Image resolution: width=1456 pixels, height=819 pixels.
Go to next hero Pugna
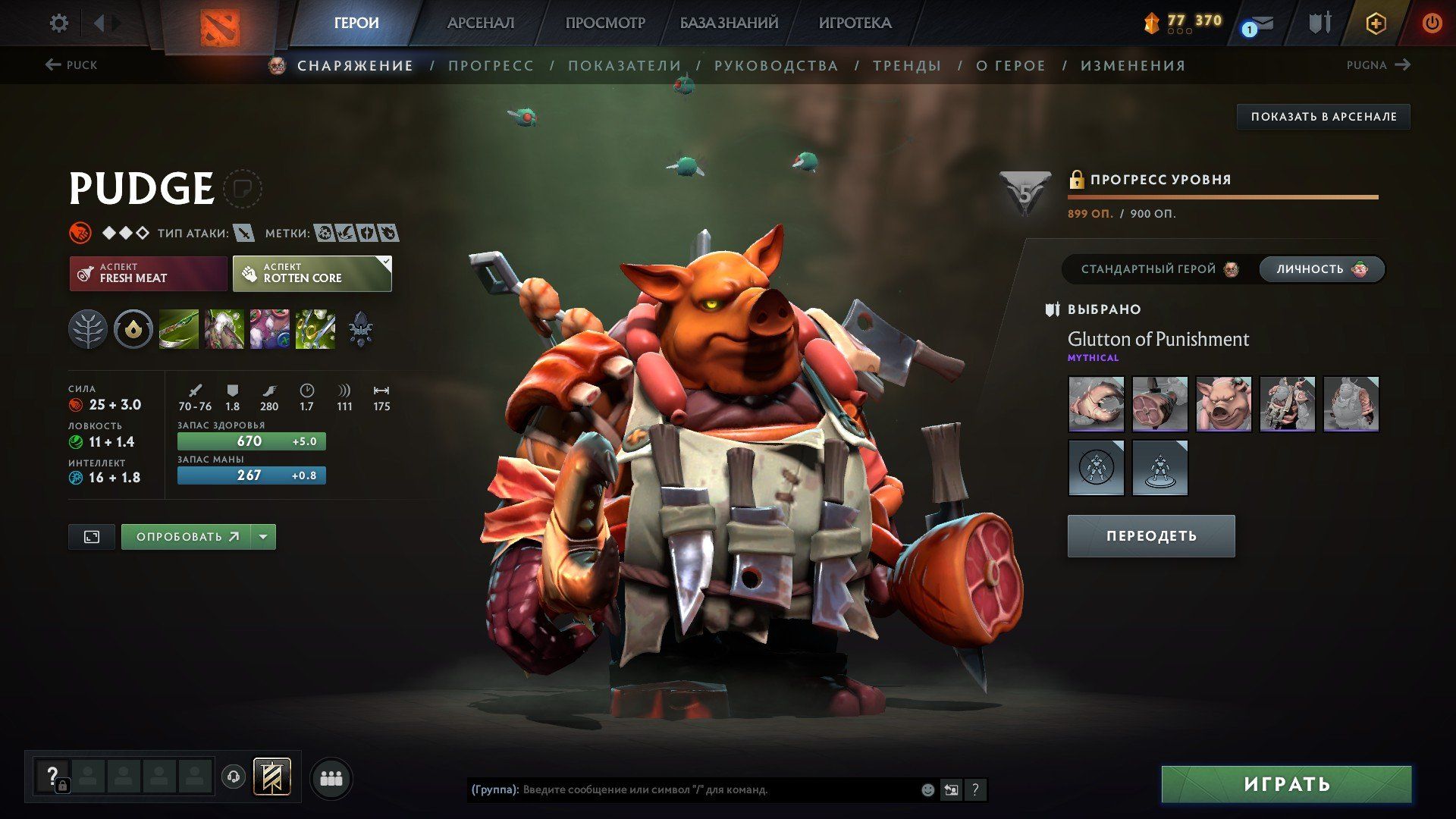pyautogui.click(x=1378, y=65)
